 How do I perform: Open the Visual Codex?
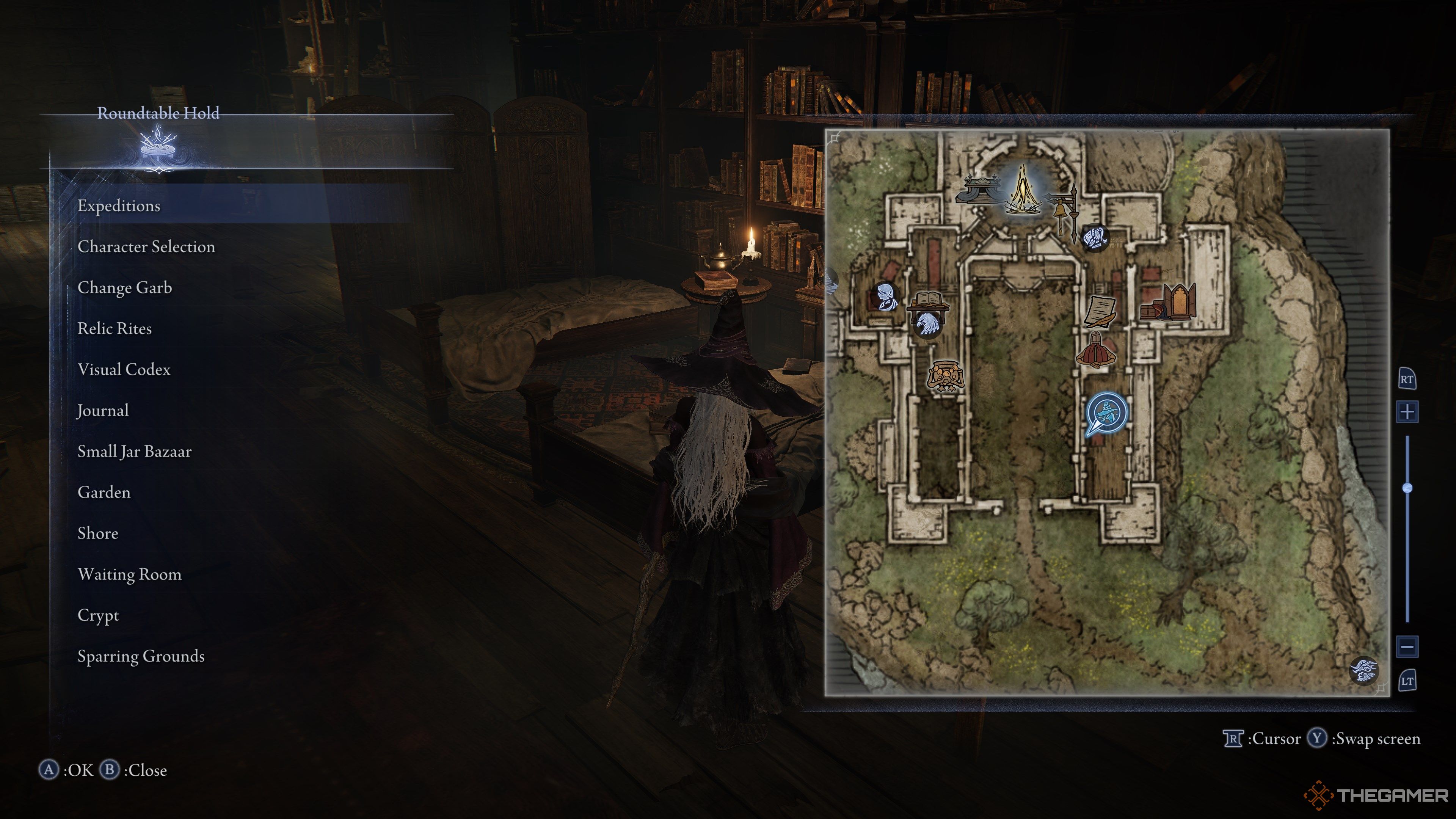coord(124,370)
